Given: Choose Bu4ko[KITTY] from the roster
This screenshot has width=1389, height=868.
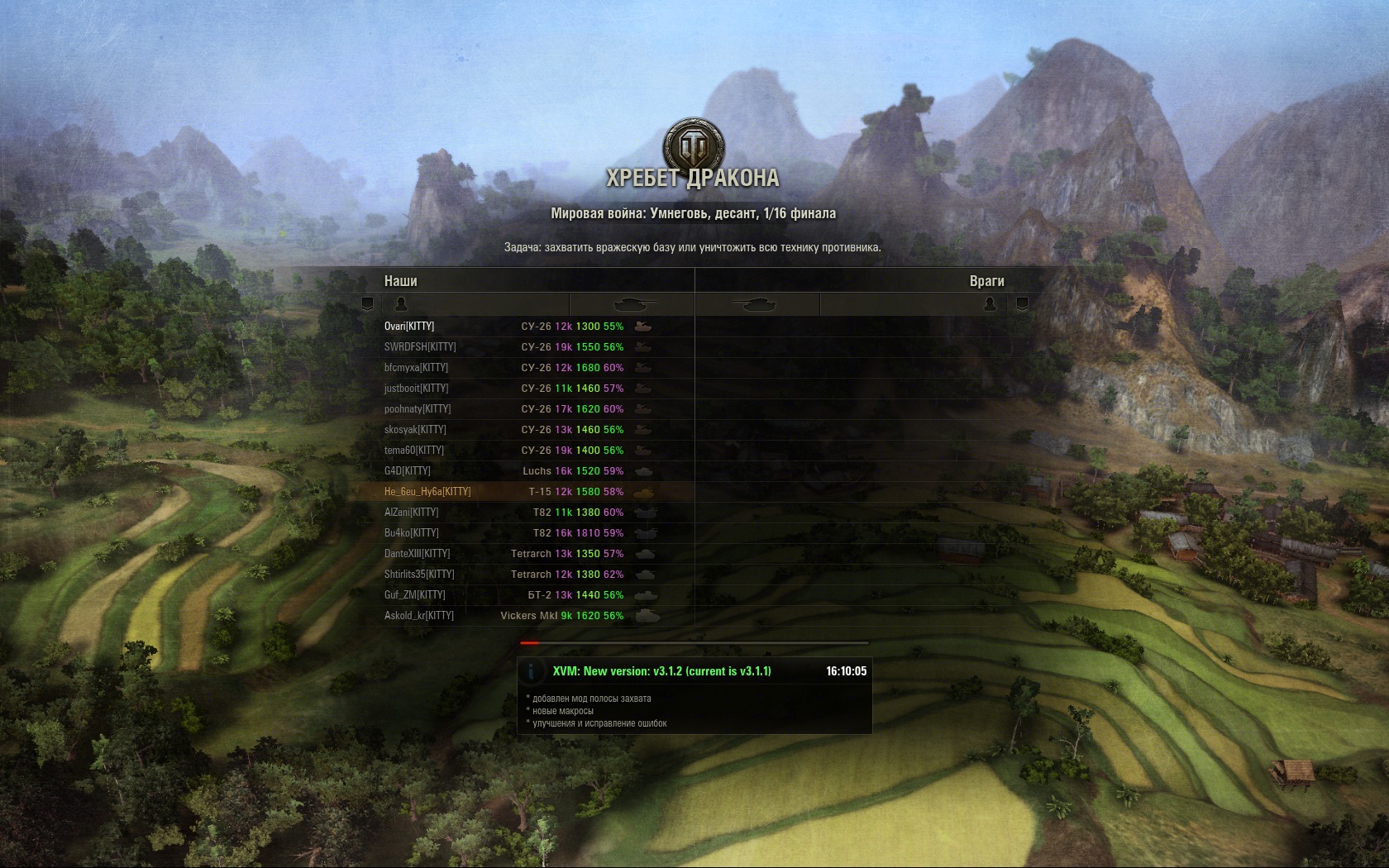Looking at the screenshot, I should coord(412,533).
